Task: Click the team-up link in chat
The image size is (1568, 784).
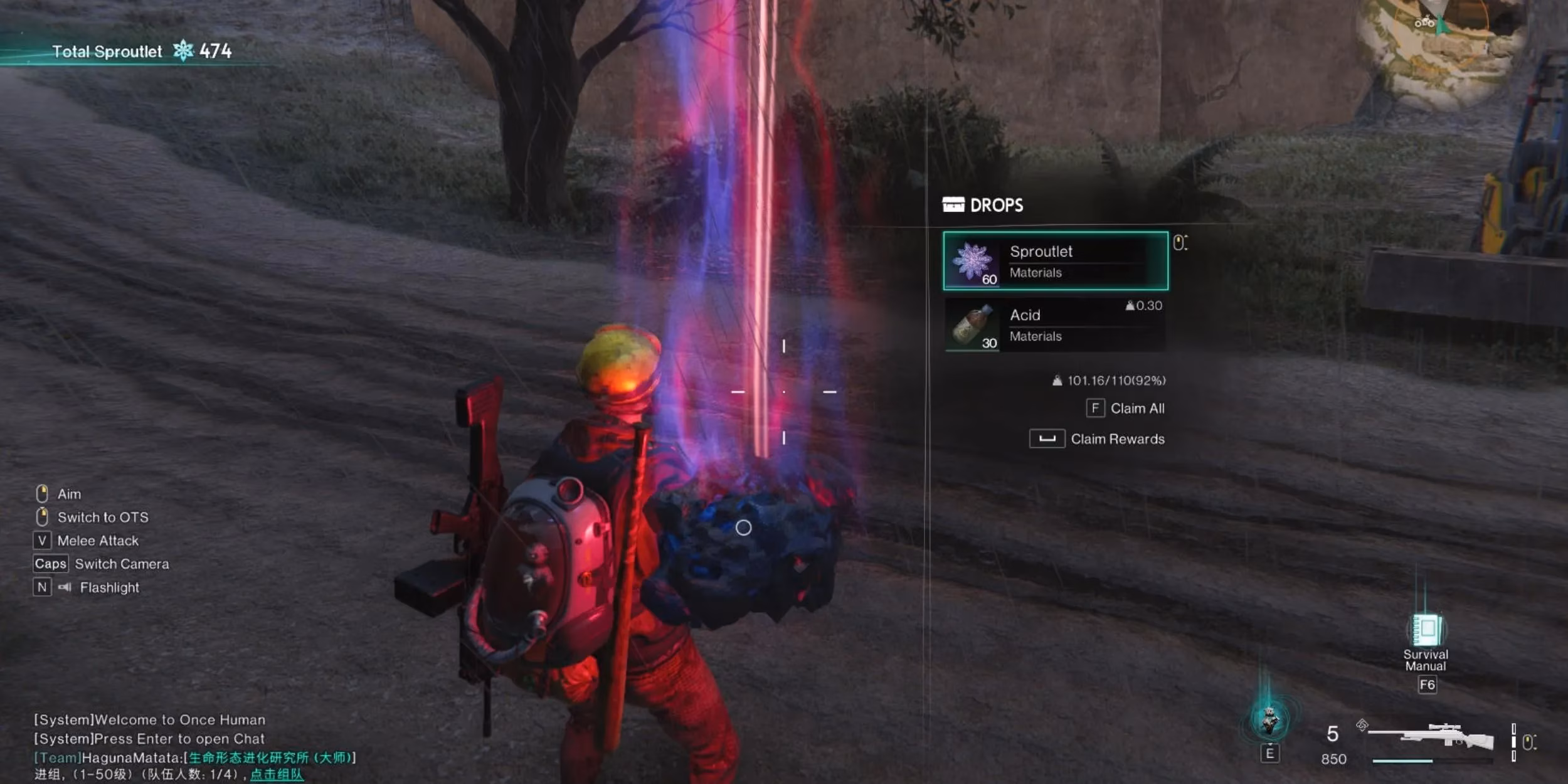Action: (x=277, y=775)
